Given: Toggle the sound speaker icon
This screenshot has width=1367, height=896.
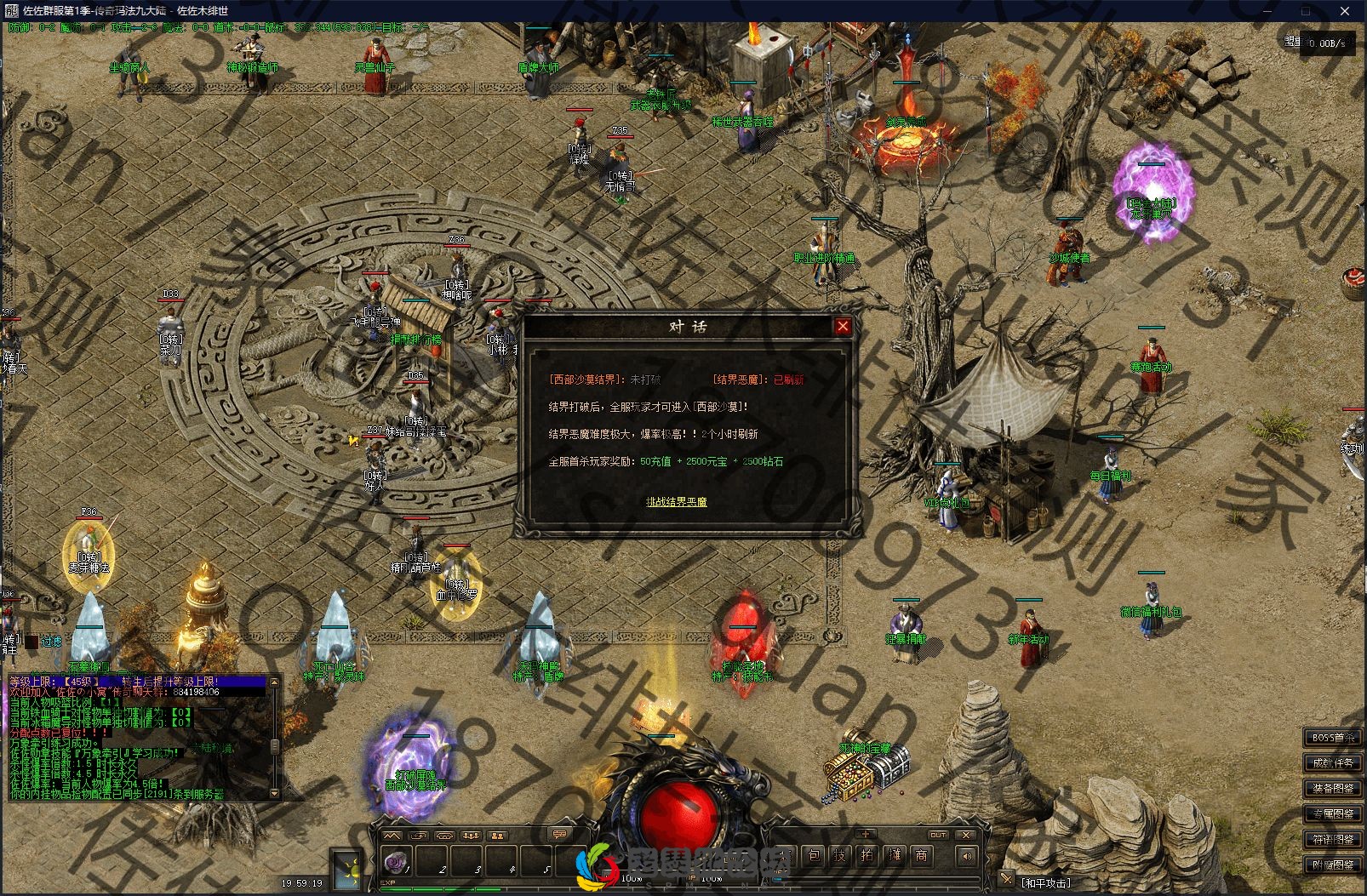Looking at the screenshot, I should click(x=966, y=856).
